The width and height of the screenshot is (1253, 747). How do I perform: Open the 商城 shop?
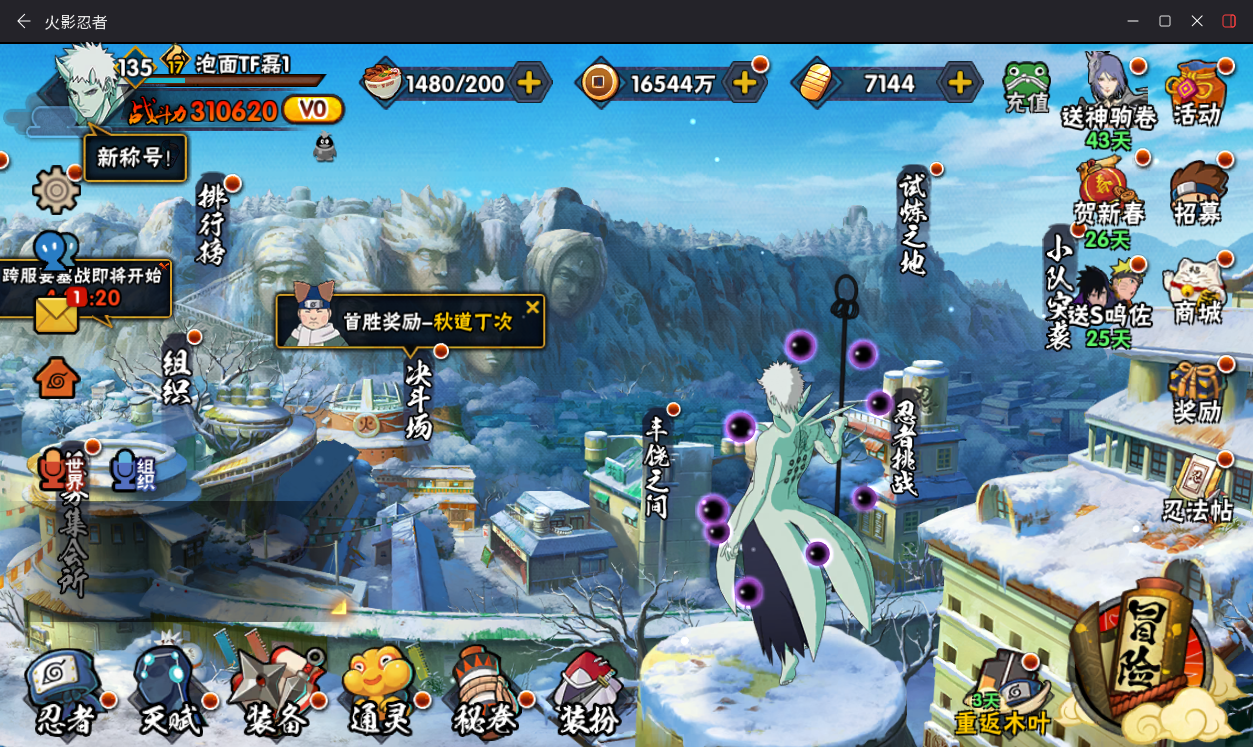(1197, 292)
